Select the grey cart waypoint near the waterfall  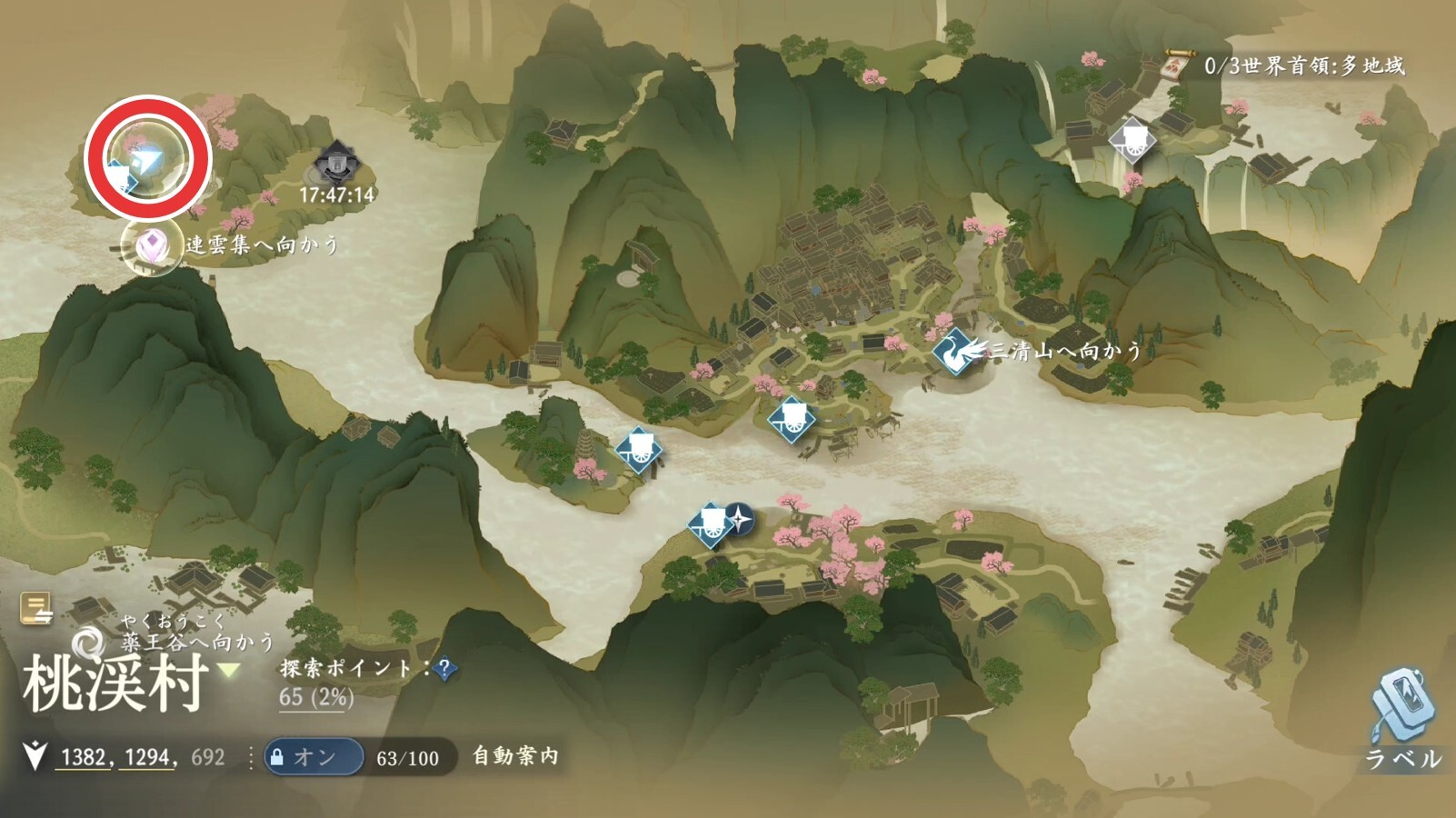point(1132,141)
